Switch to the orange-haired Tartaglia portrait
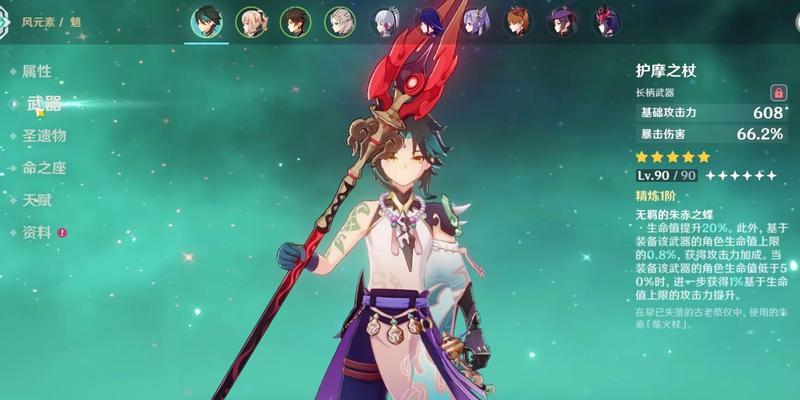The image size is (800, 400). 520,22
